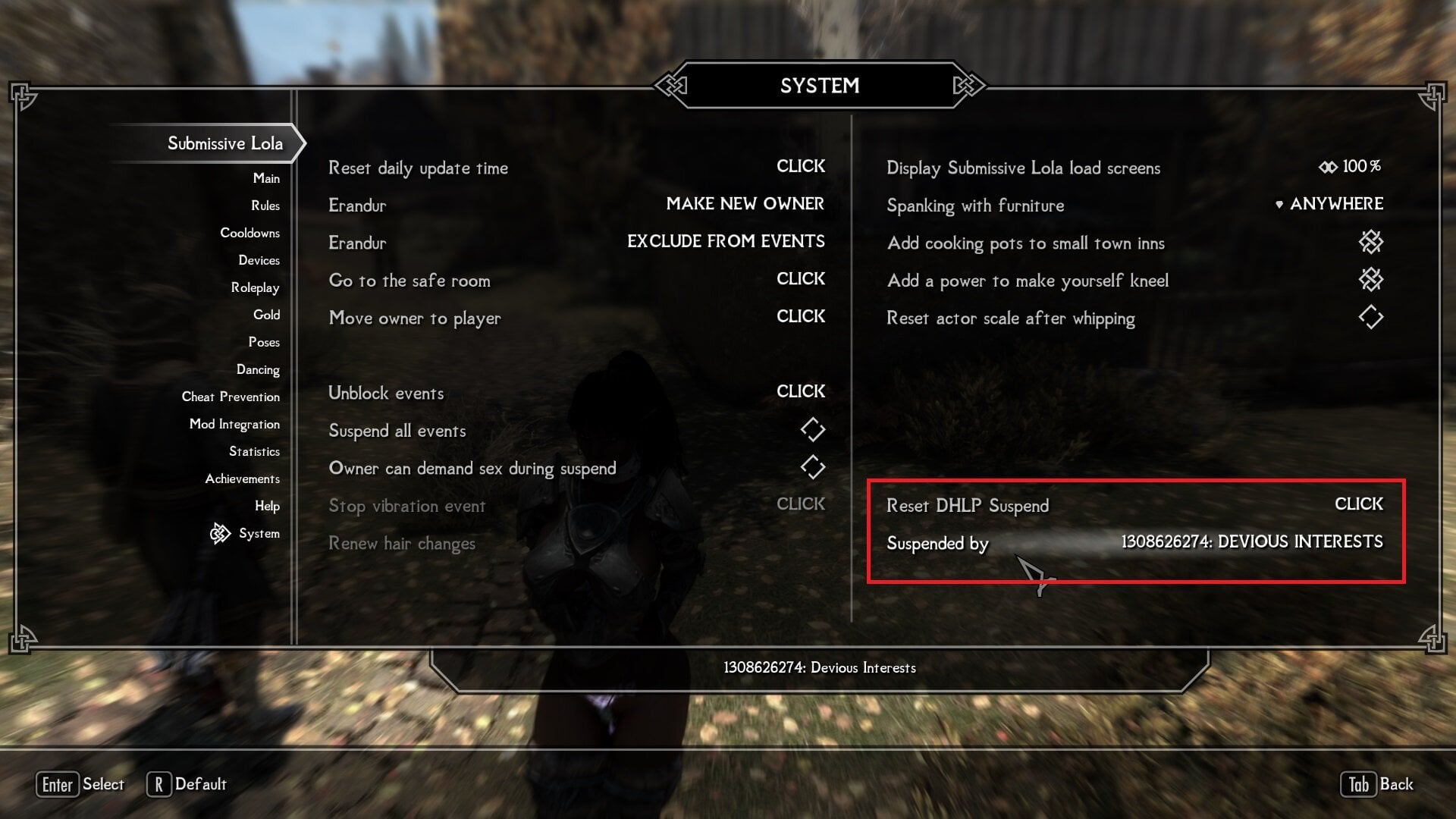Image resolution: width=1456 pixels, height=819 pixels.
Task: Go to the Mod Integration page
Action: tap(234, 424)
